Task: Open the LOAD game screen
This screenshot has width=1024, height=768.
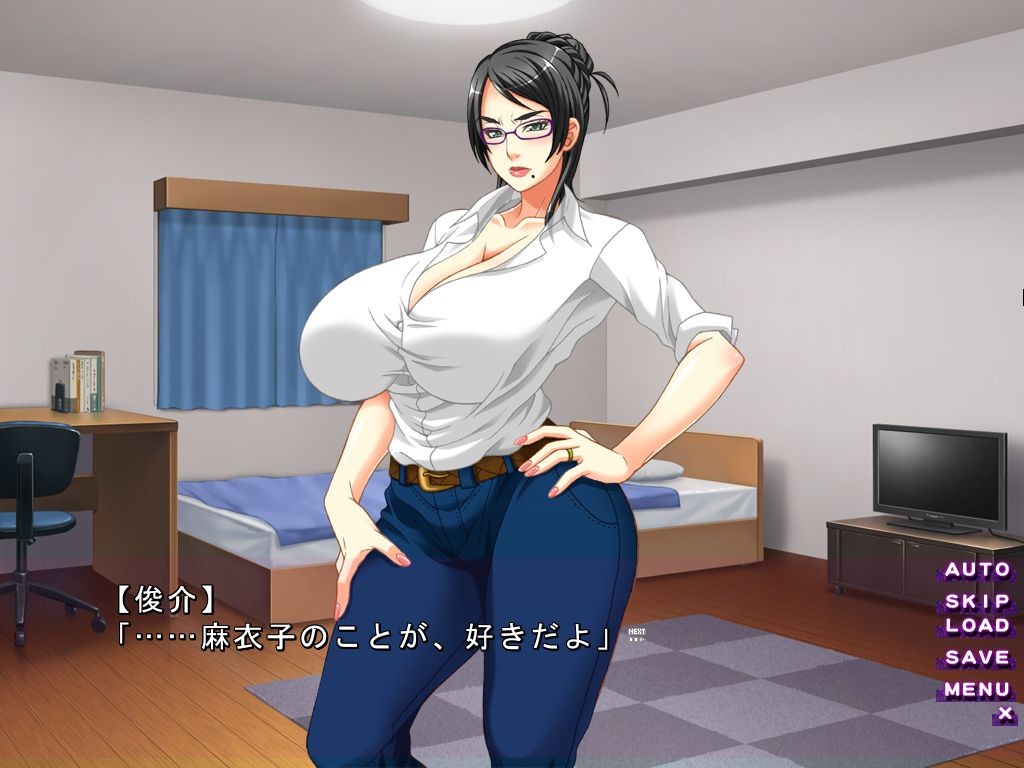Action: click(x=977, y=626)
